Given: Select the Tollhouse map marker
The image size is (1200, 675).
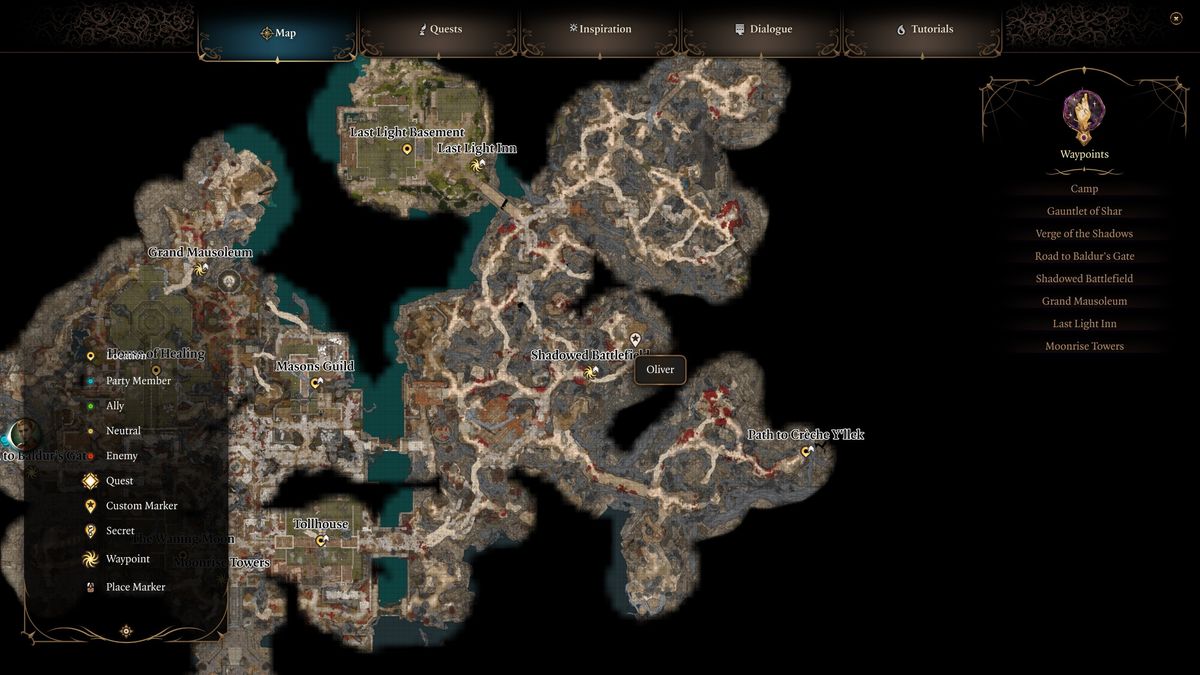Looking at the screenshot, I should pyautogui.click(x=321, y=541).
